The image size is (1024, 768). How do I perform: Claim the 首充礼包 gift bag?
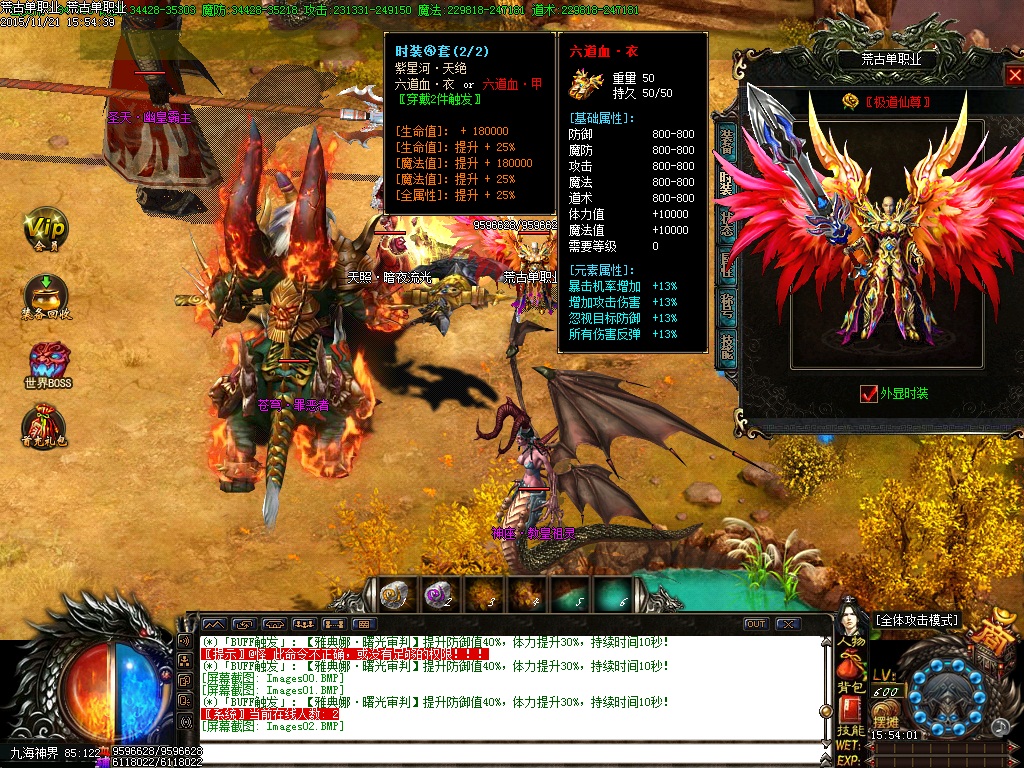click(x=46, y=426)
